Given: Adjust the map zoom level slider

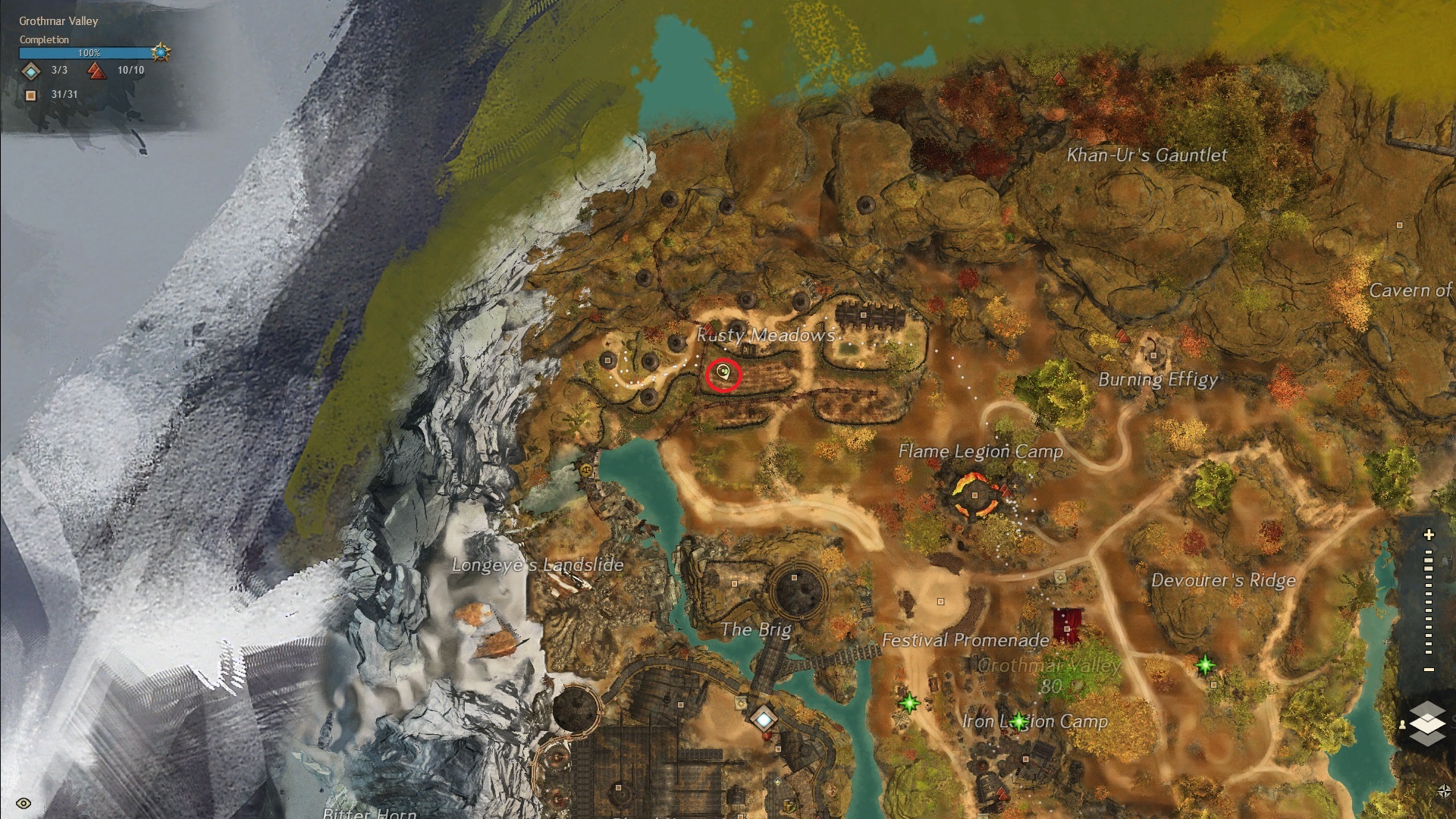Looking at the screenshot, I should (x=1429, y=599).
